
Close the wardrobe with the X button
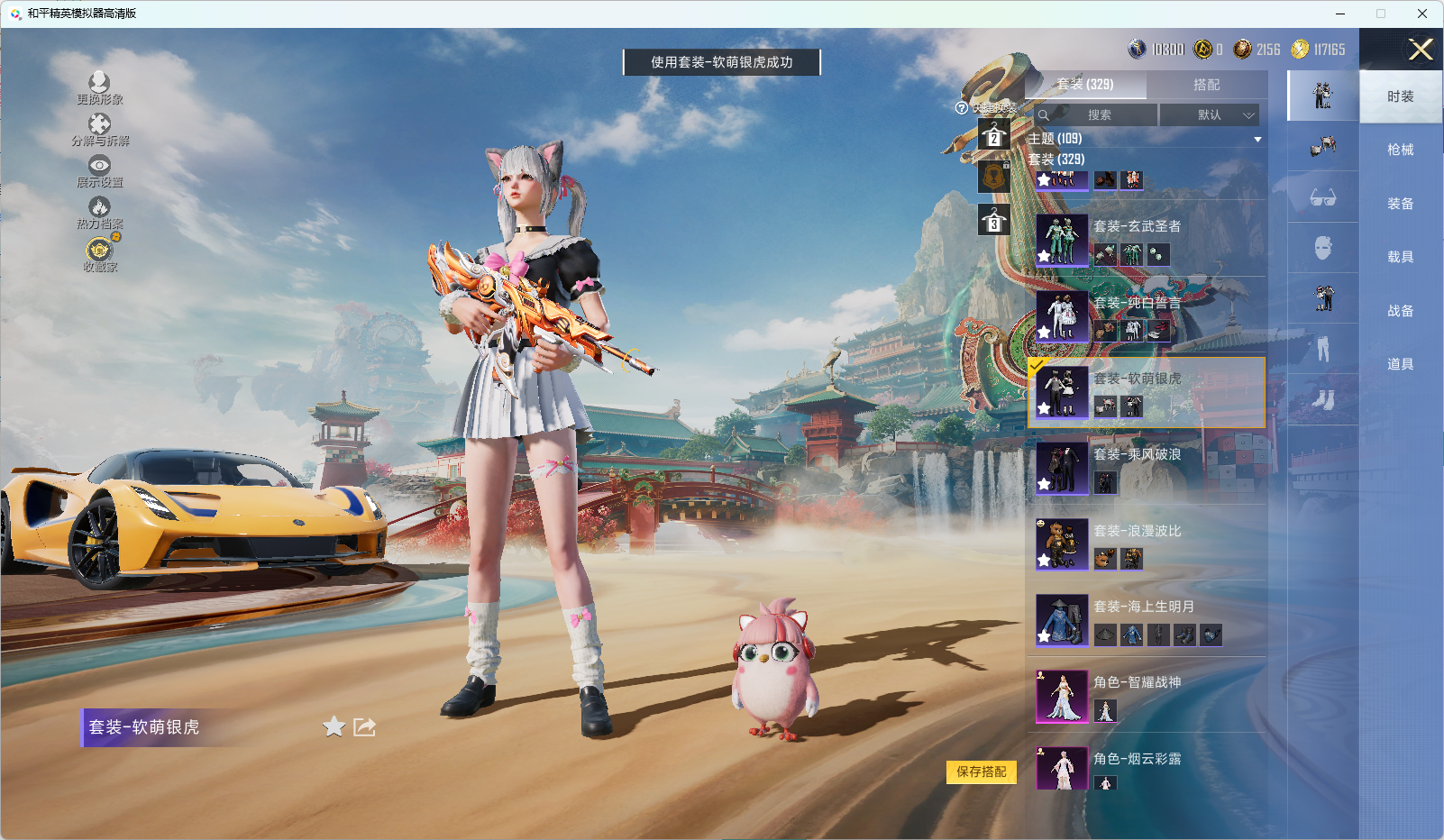pos(1421,50)
